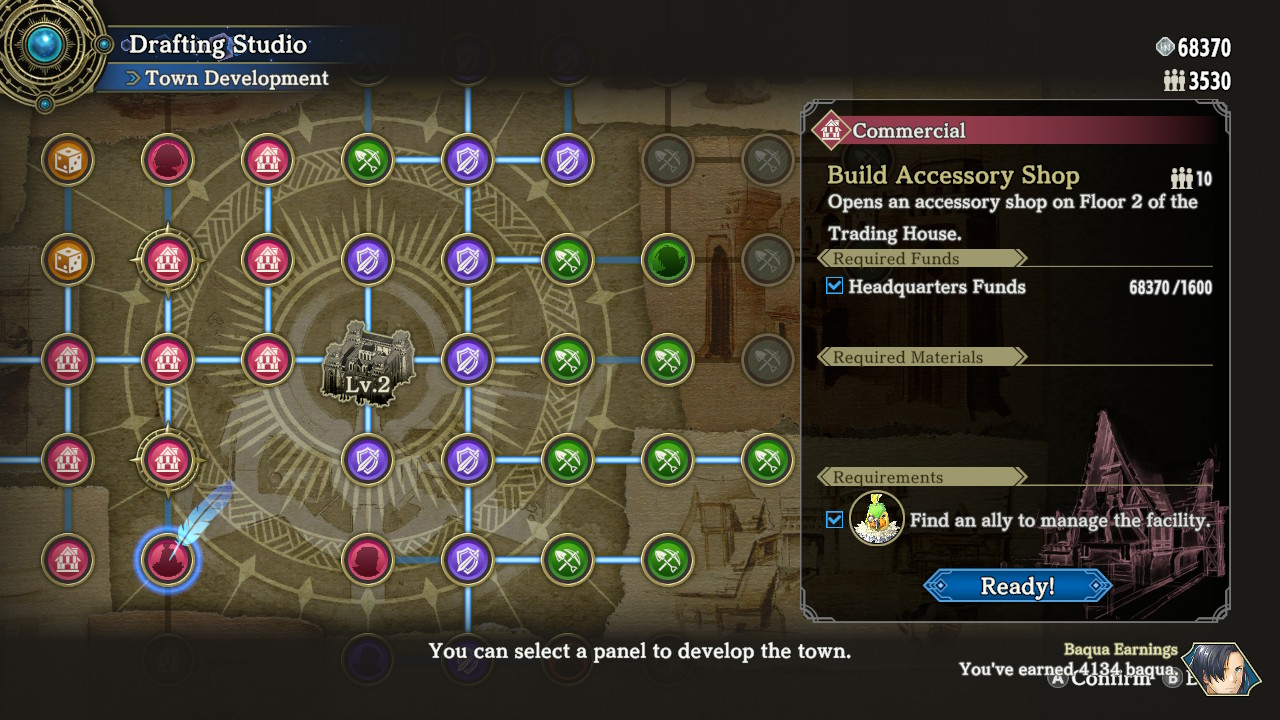
Task: Click the green ally silhouette panel
Action: coord(667,260)
